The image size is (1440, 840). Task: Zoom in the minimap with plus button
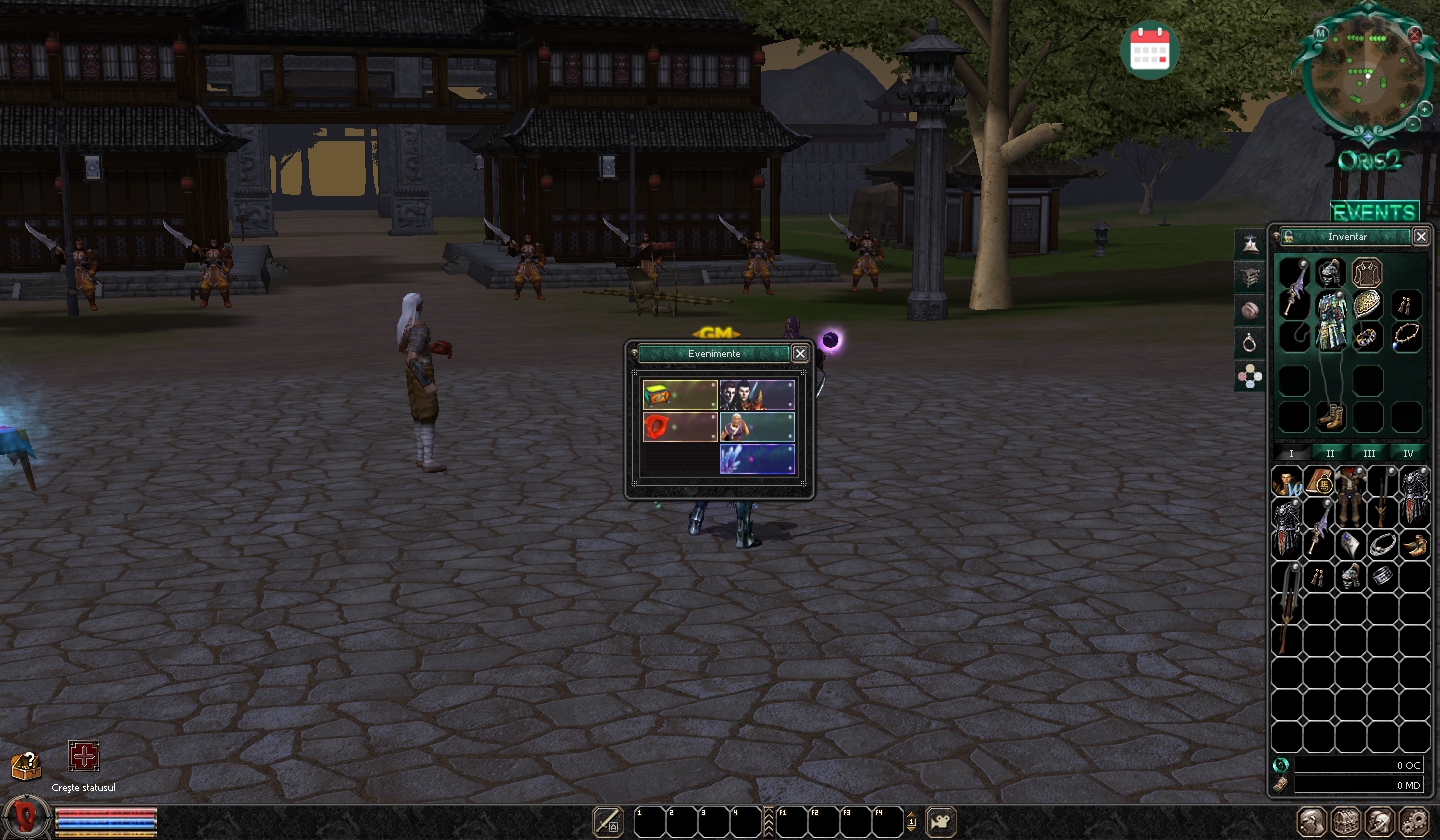point(1424,108)
